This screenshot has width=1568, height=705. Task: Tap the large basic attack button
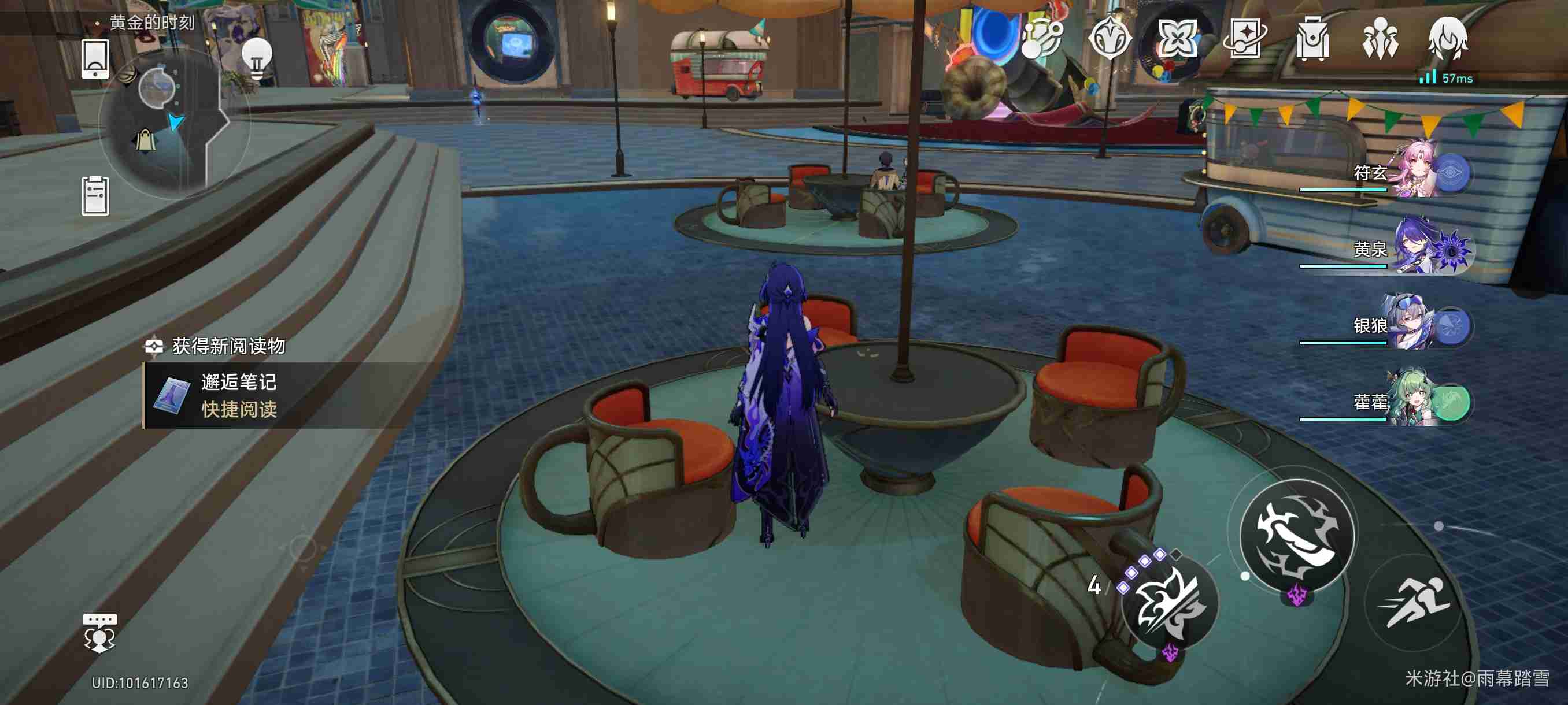(1296, 535)
